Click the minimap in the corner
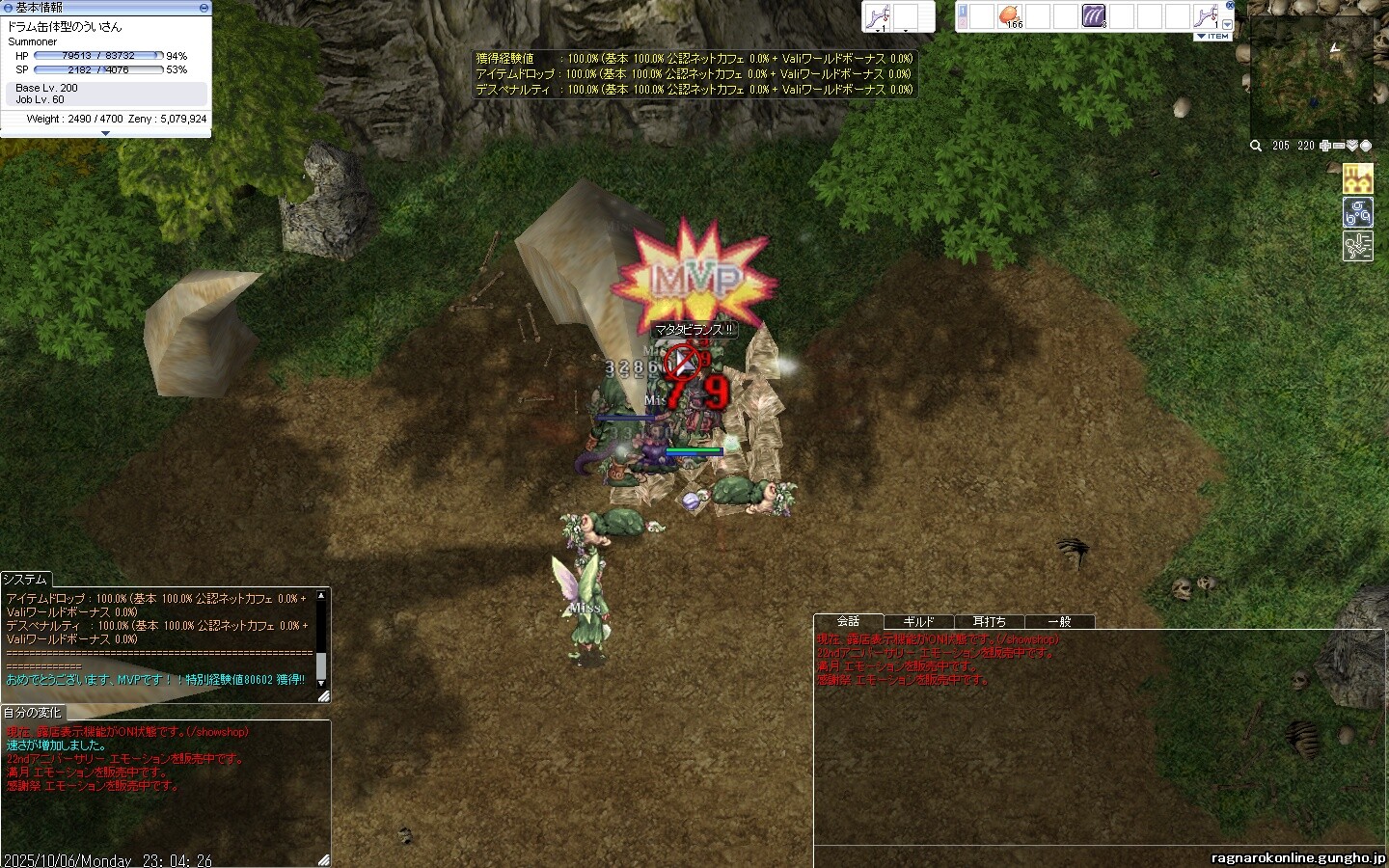The height and width of the screenshot is (868, 1389). coord(1311,77)
